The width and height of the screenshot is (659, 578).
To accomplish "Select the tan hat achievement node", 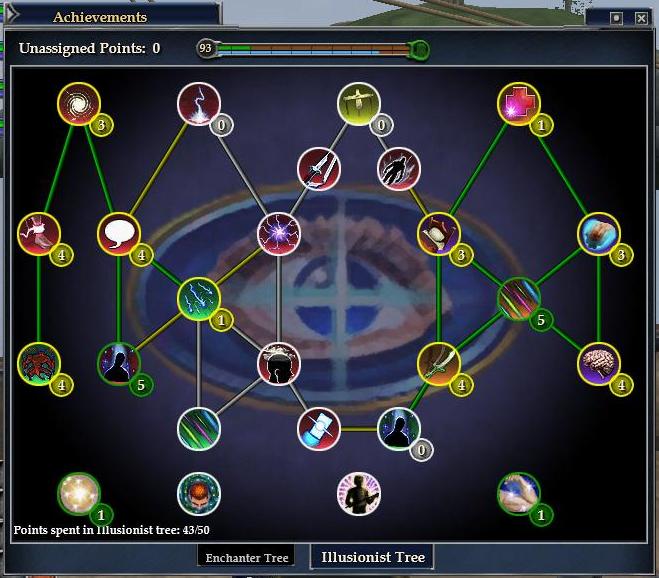I will click(438, 234).
